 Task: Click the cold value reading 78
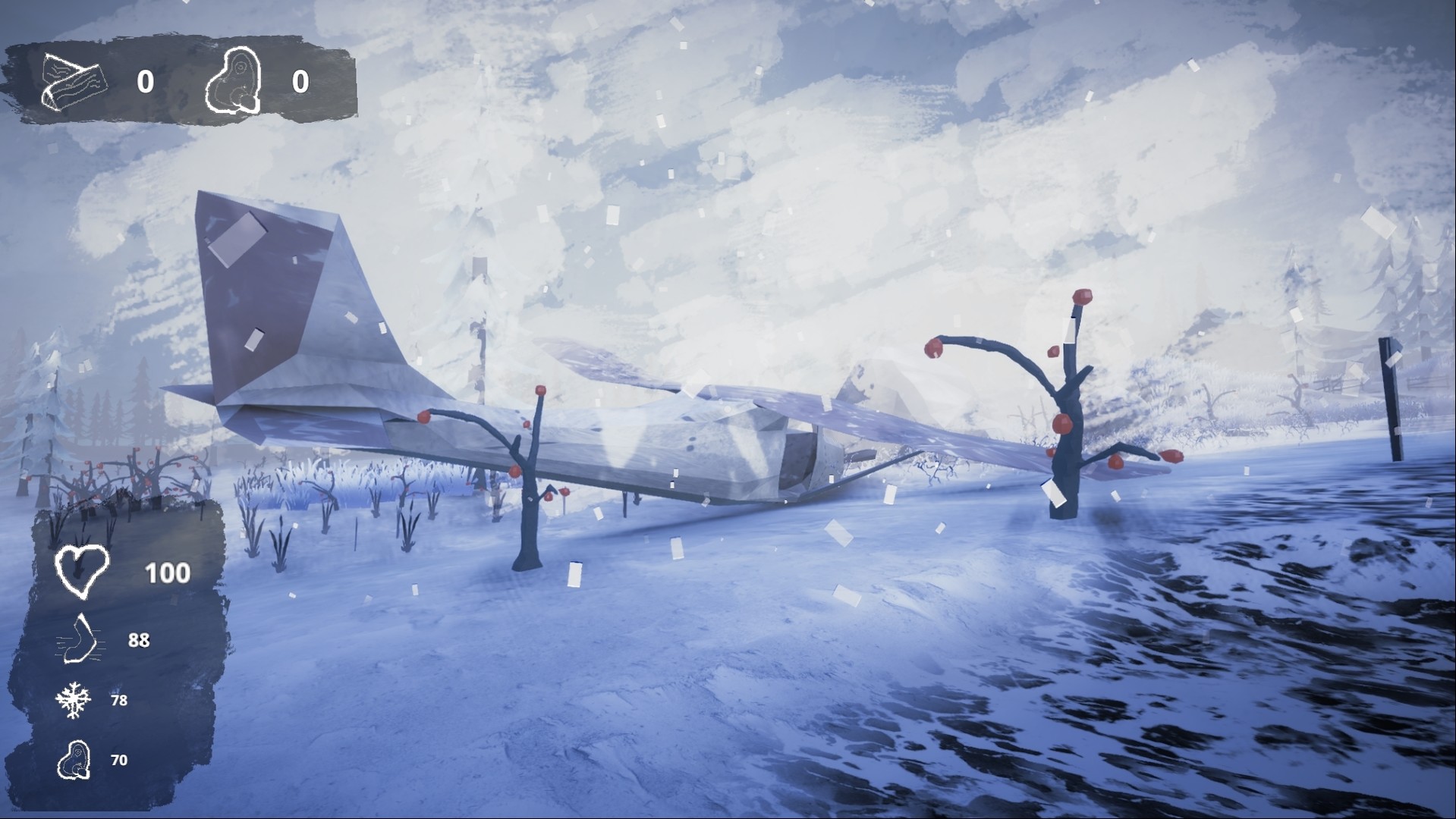pyautogui.click(x=118, y=701)
